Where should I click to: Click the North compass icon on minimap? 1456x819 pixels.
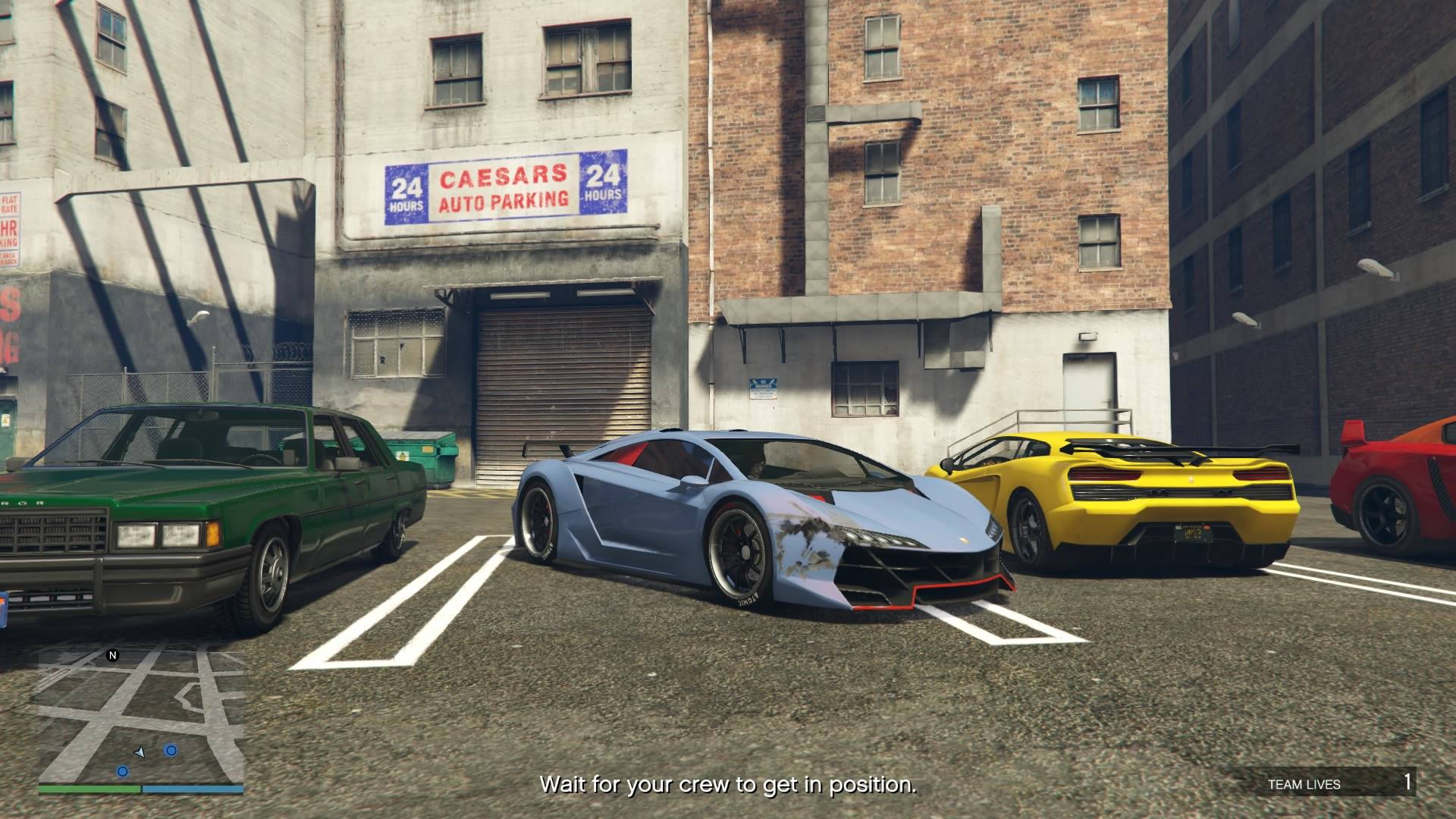(x=113, y=655)
